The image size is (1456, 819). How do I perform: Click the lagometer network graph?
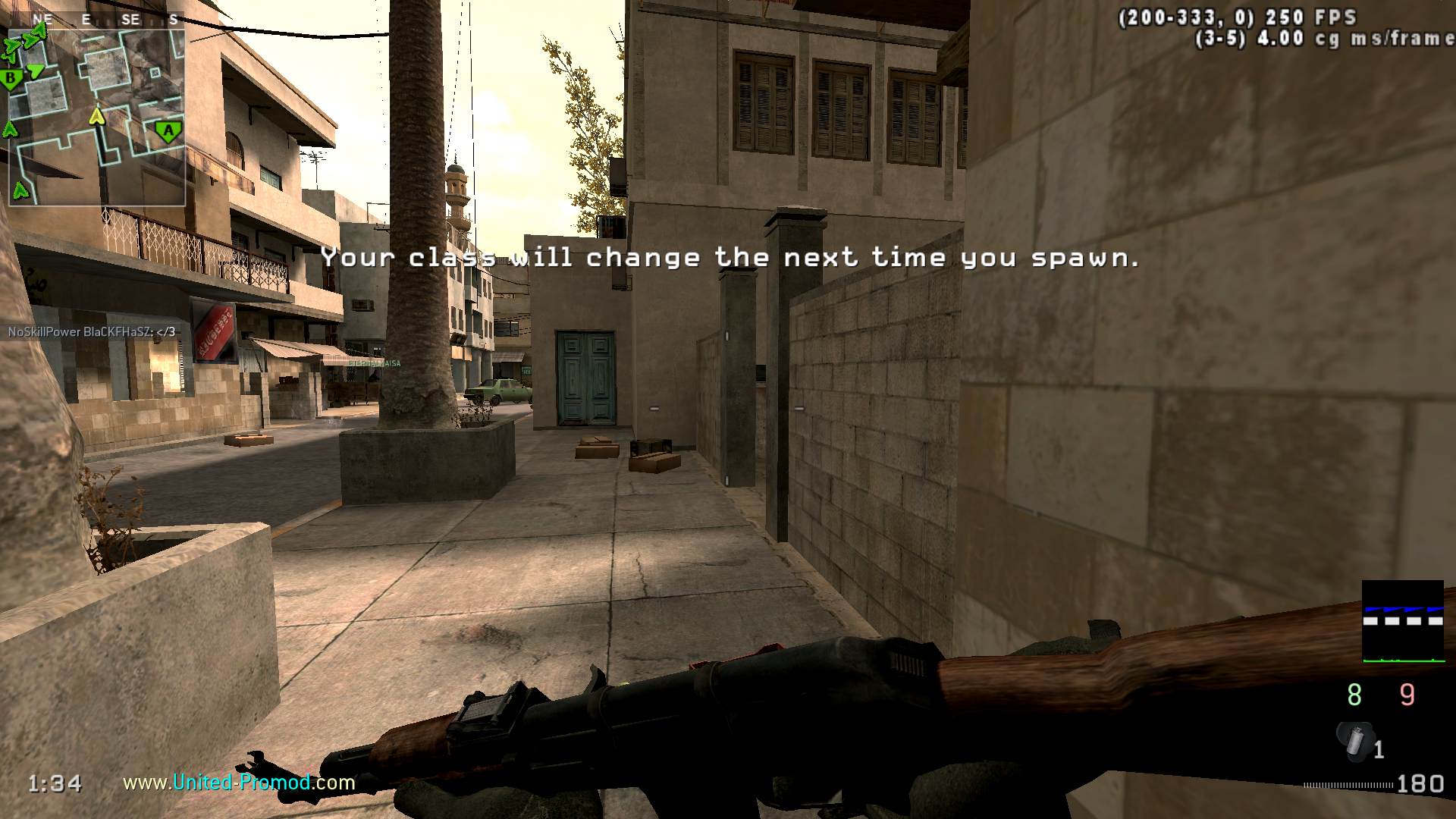tap(1403, 622)
